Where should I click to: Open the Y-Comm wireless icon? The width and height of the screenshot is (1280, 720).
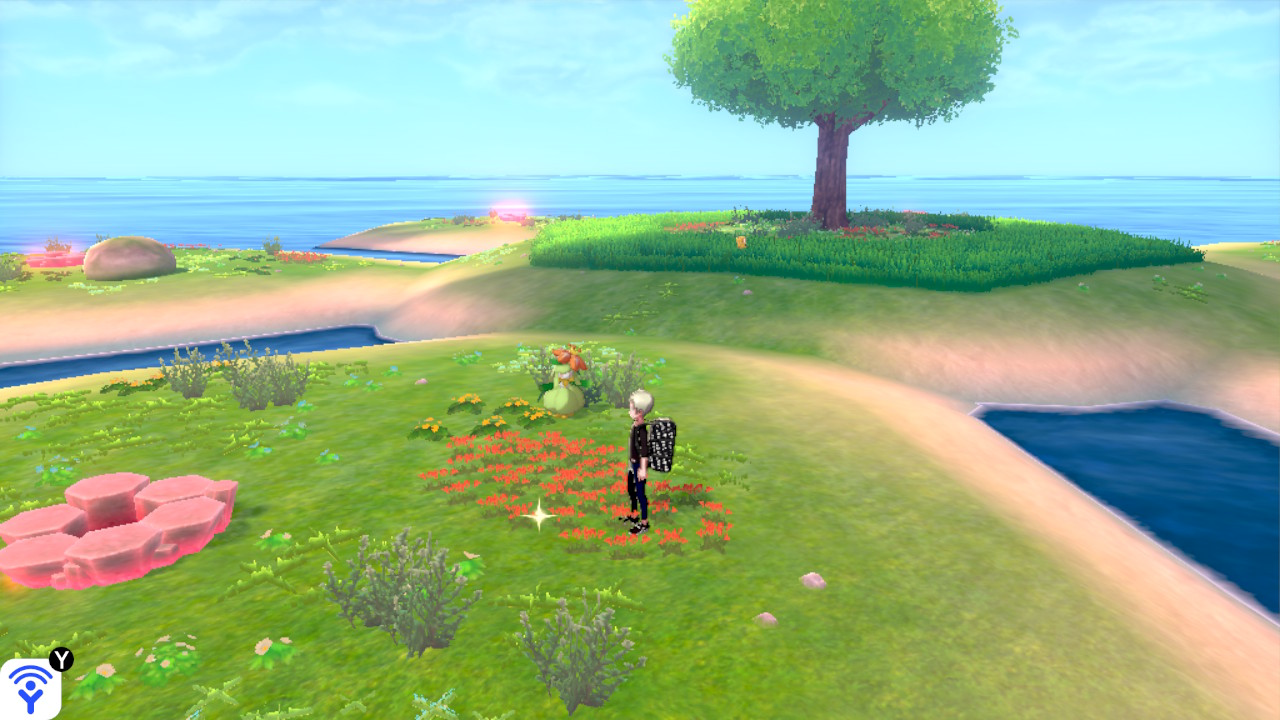[30, 688]
